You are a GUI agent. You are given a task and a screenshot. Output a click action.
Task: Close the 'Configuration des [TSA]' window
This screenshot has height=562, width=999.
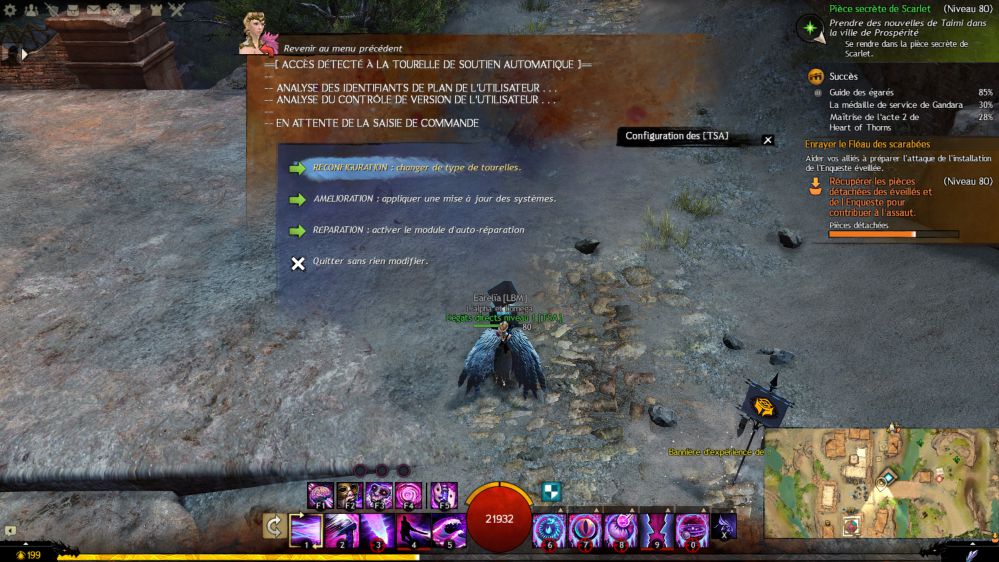[x=768, y=140]
